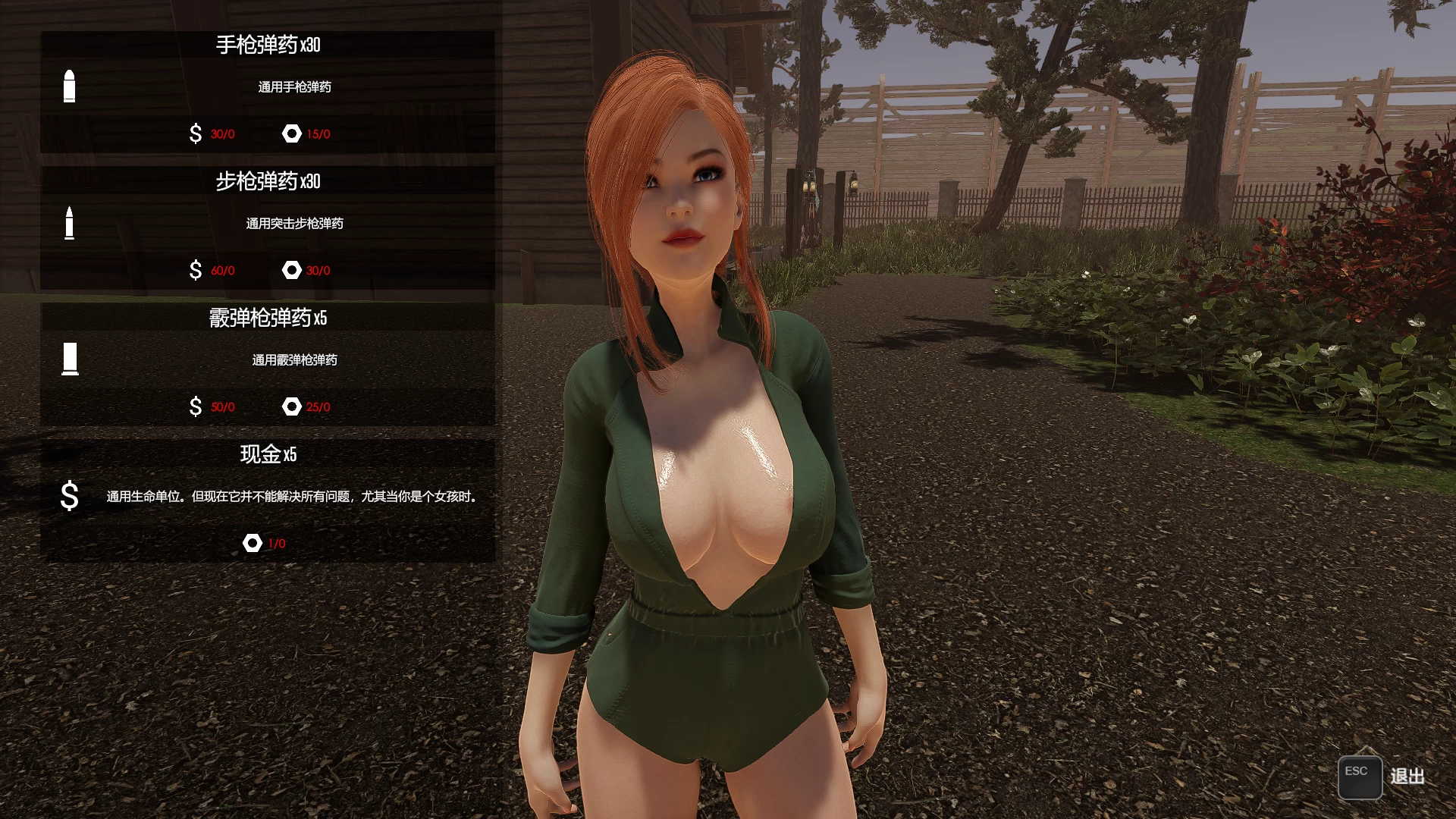Select the 霰弹枪弹药 x5 item header
Image resolution: width=1456 pixels, height=819 pixels.
click(x=267, y=318)
